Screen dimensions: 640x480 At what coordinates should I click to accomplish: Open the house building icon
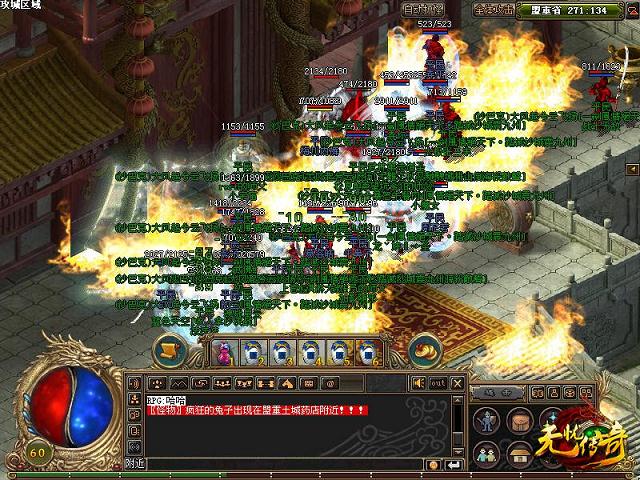(519, 453)
